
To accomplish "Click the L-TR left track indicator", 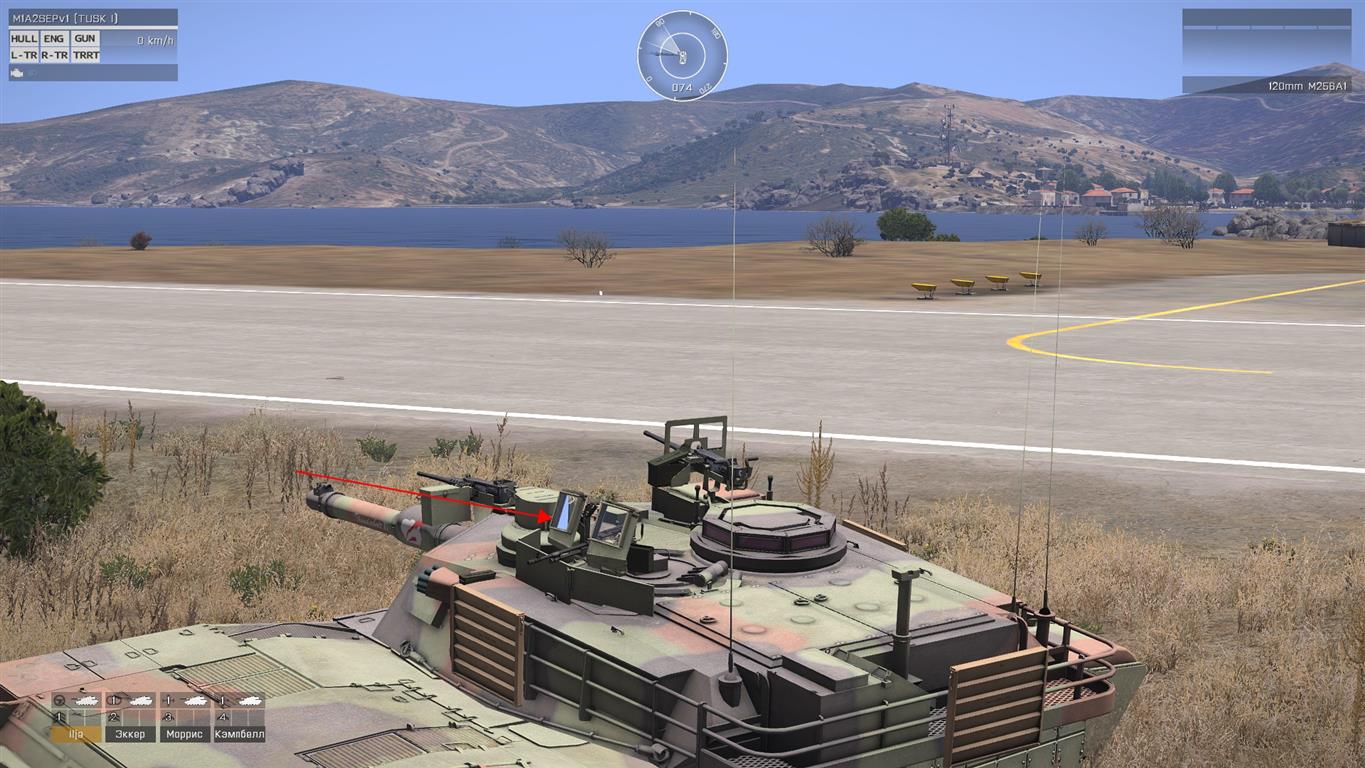I will (x=24, y=55).
